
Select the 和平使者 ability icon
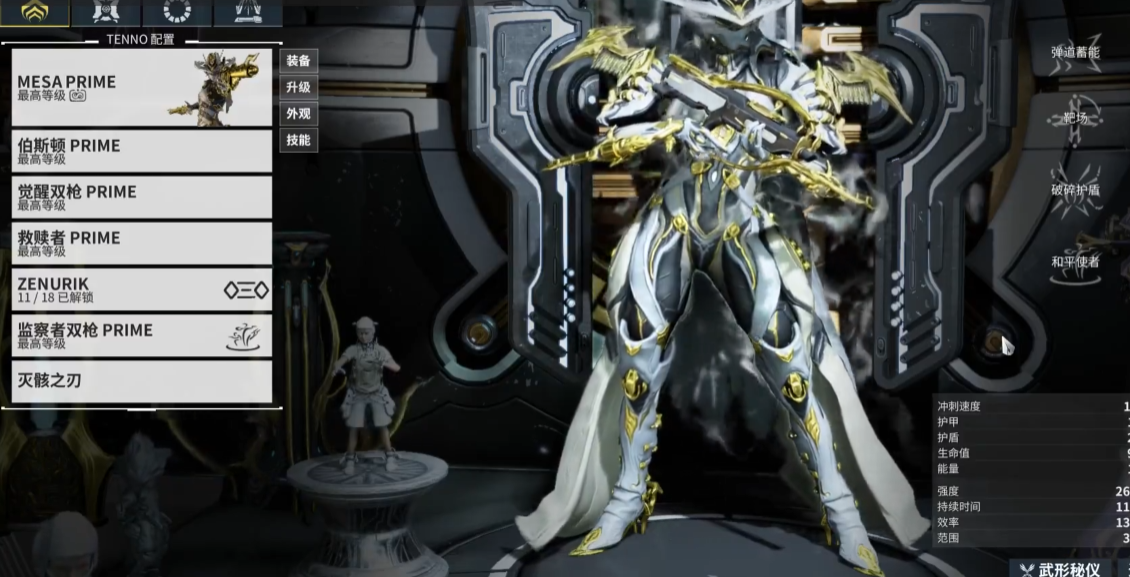click(x=1076, y=260)
